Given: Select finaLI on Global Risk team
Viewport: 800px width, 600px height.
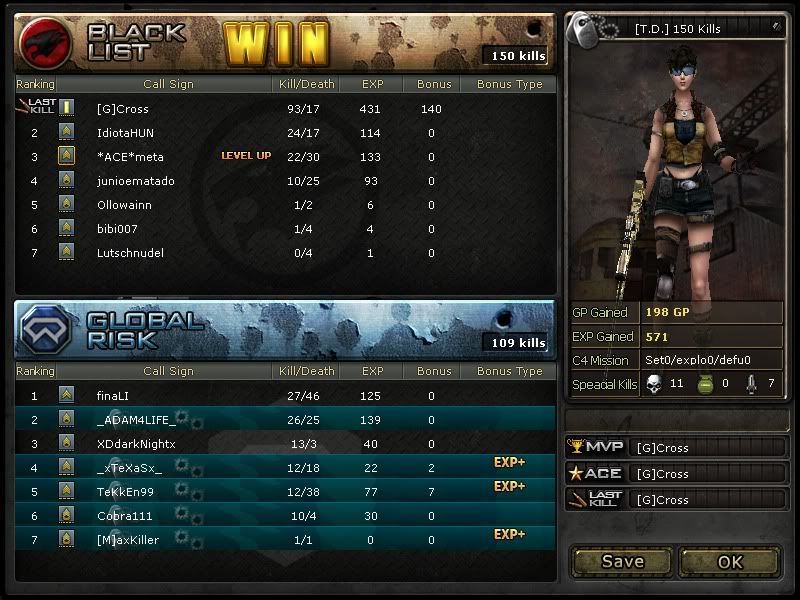Looking at the screenshot, I should pyautogui.click(x=113, y=396).
